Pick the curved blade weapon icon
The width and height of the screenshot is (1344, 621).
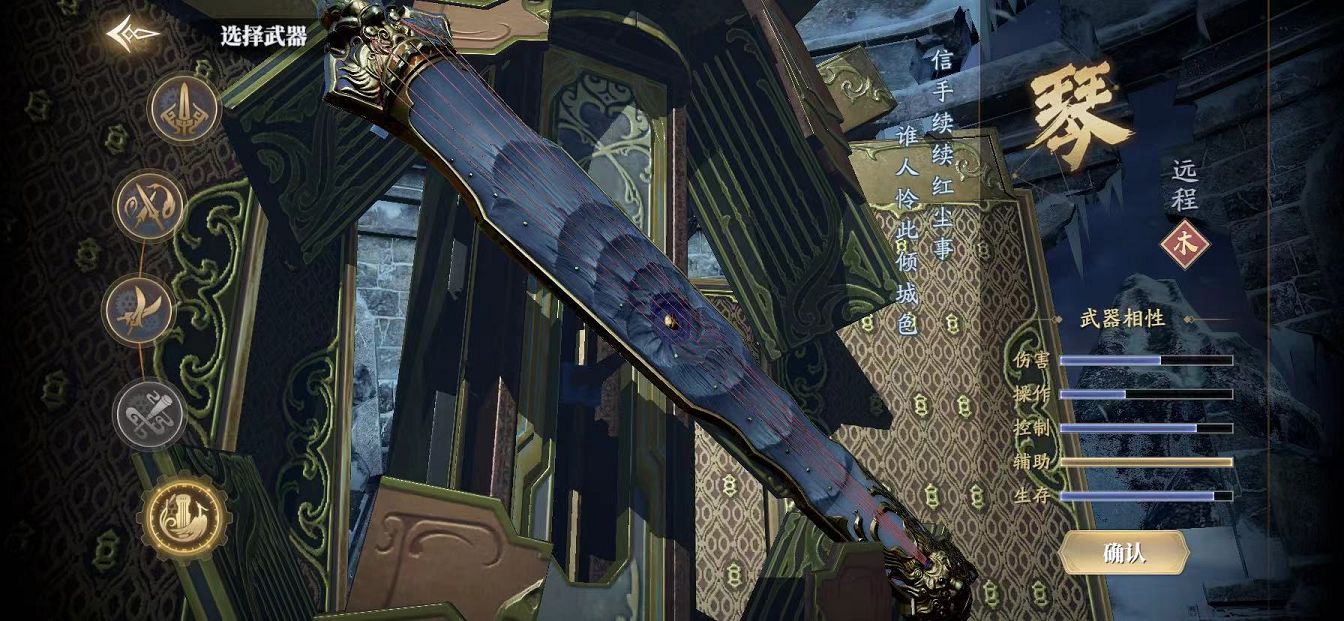138,310
